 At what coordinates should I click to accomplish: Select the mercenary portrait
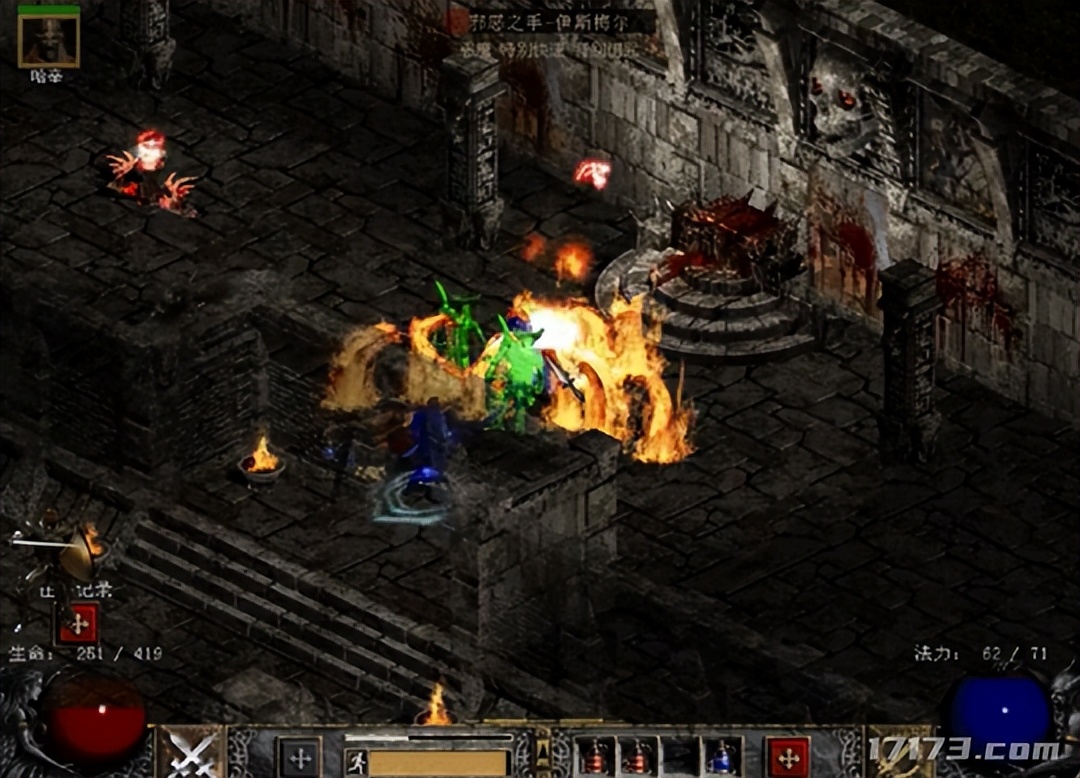(x=48, y=40)
